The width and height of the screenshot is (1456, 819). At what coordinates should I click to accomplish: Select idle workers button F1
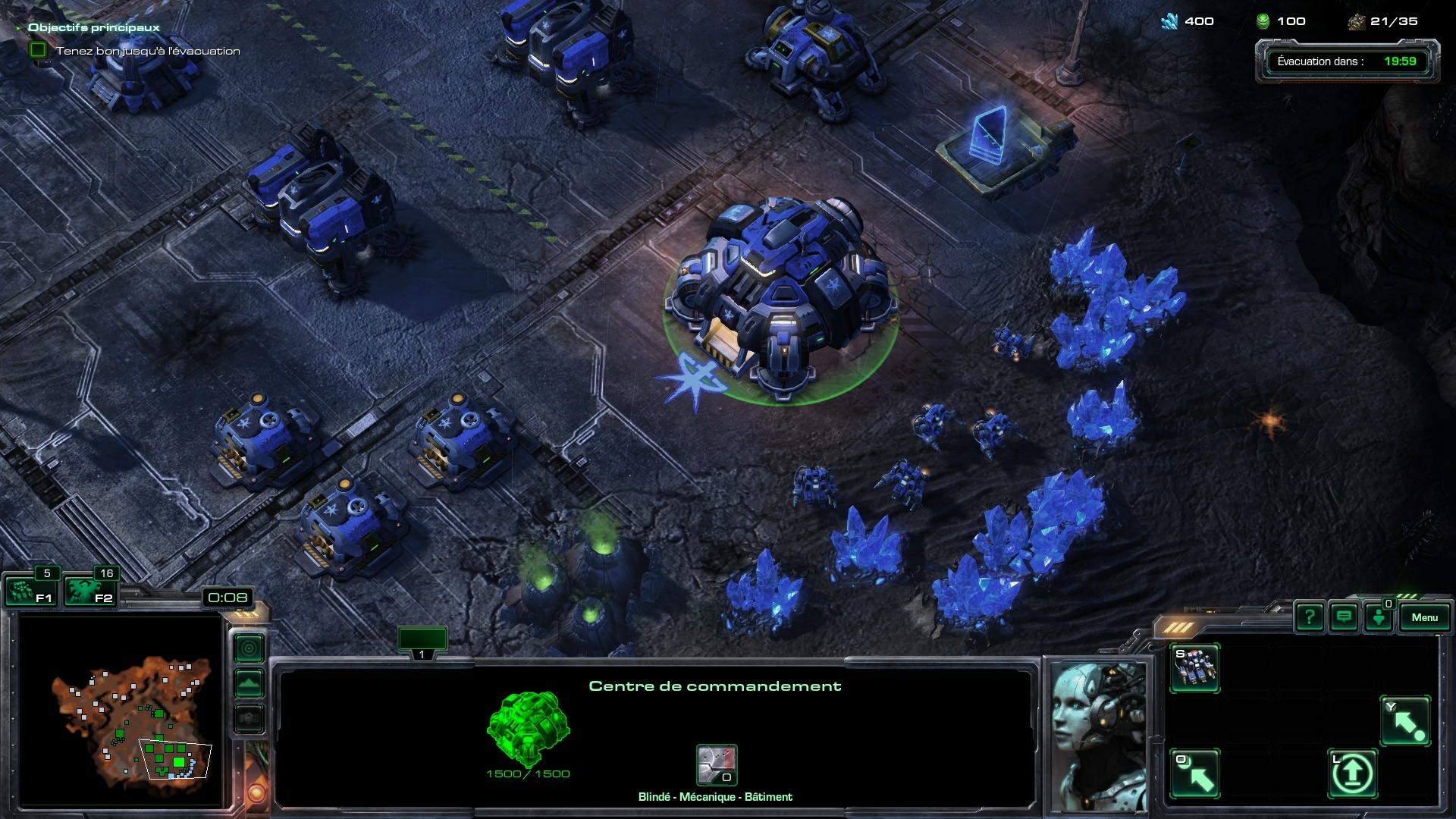click(30, 591)
